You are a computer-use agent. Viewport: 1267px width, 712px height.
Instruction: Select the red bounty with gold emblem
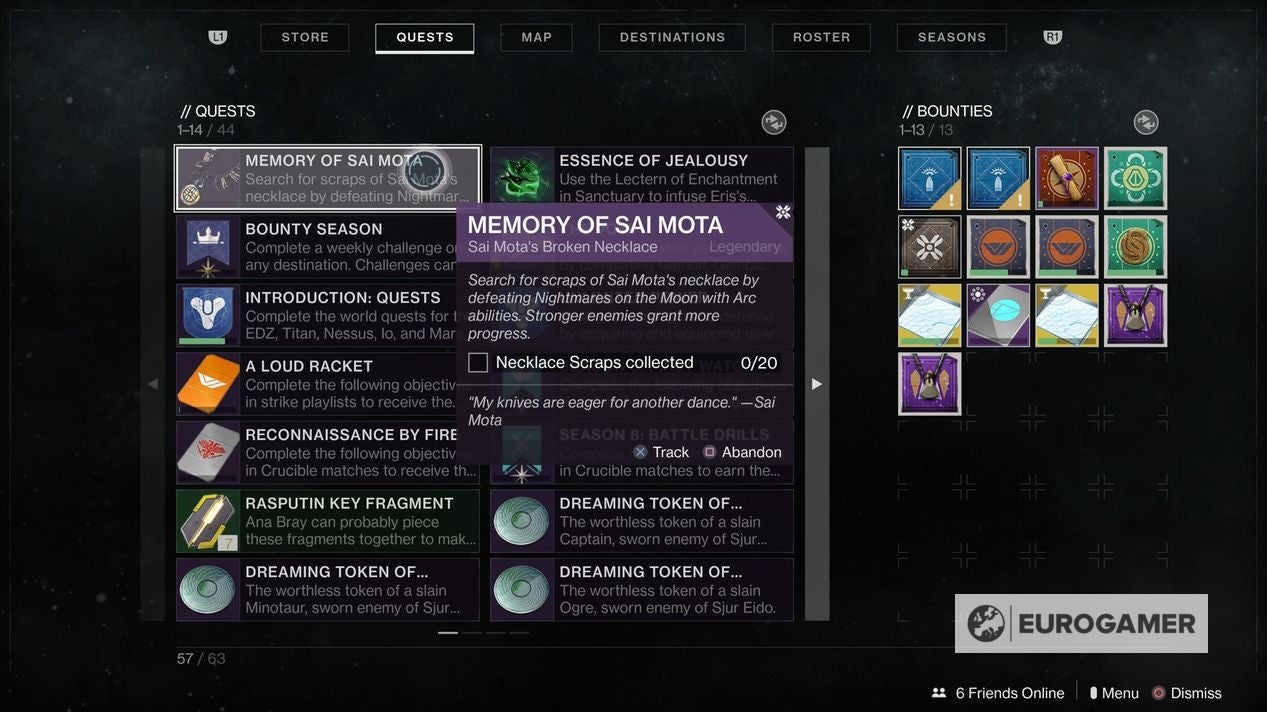click(x=1067, y=179)
